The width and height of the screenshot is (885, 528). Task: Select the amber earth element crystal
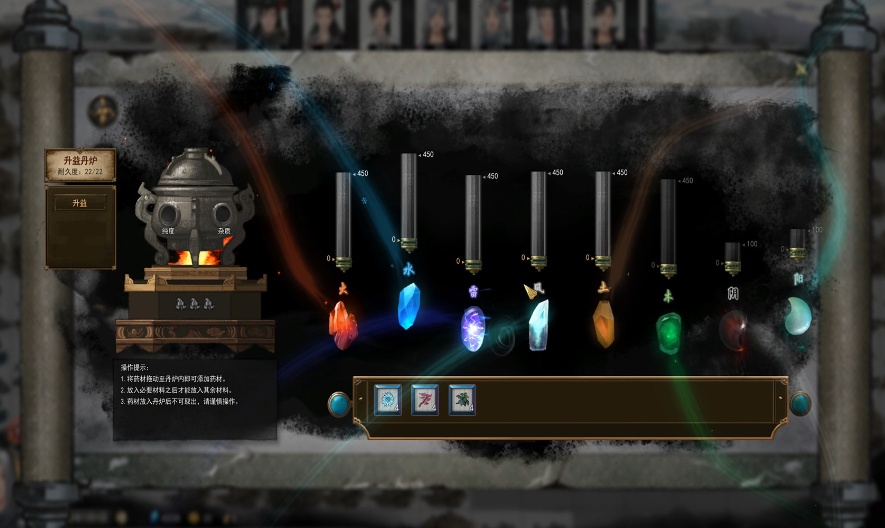[x=603, y=324]
